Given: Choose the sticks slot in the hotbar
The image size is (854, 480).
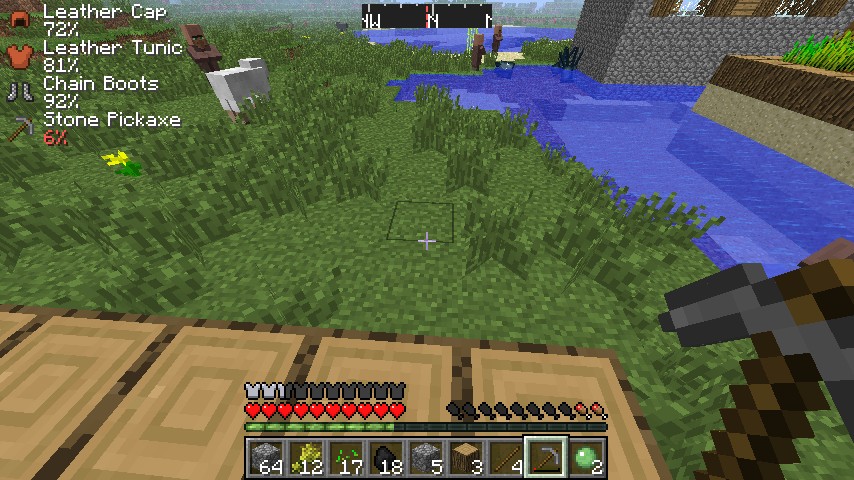Looking at the screenshot, I should point(506,457).
